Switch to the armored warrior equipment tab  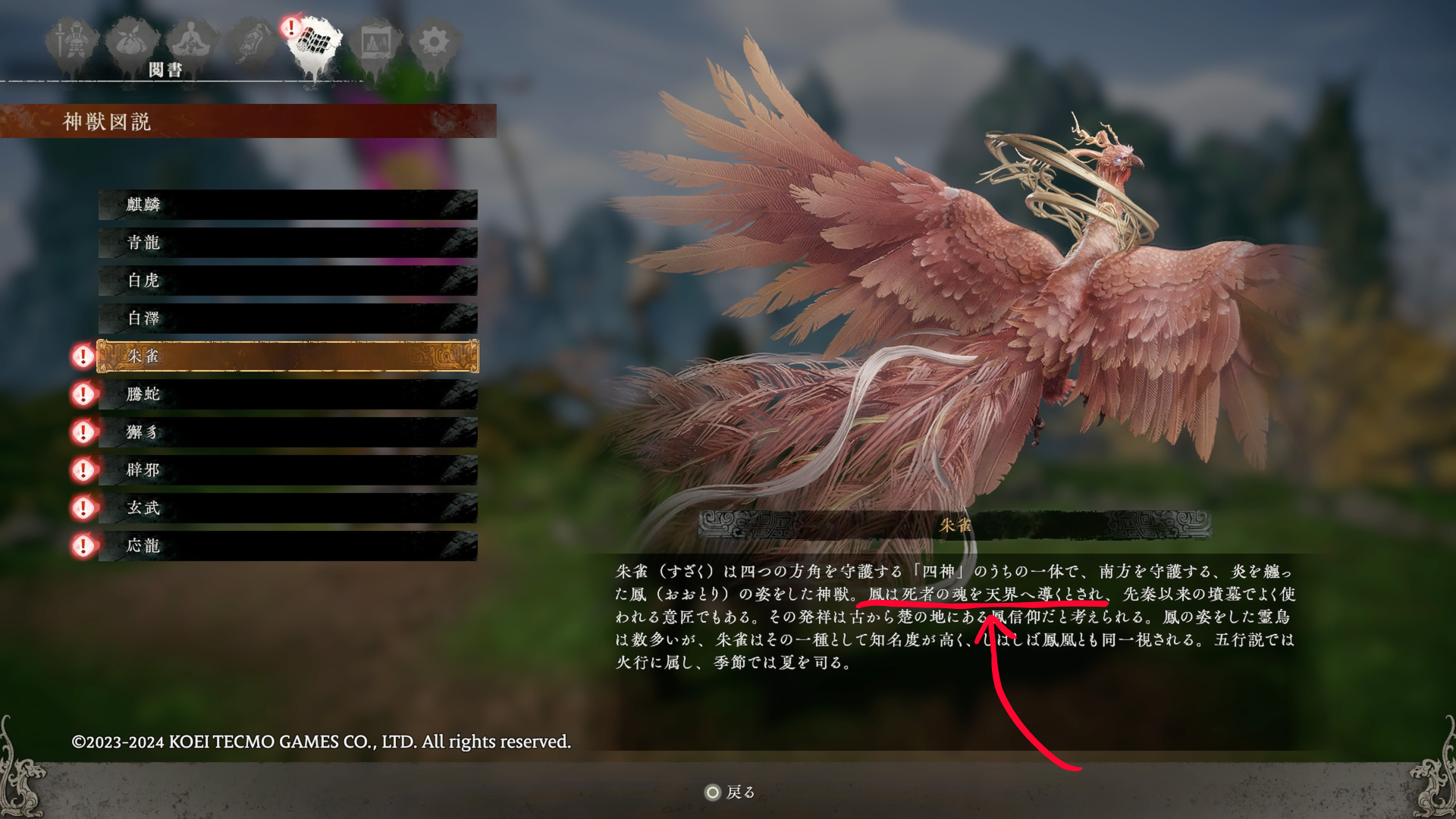coord(73,42)
